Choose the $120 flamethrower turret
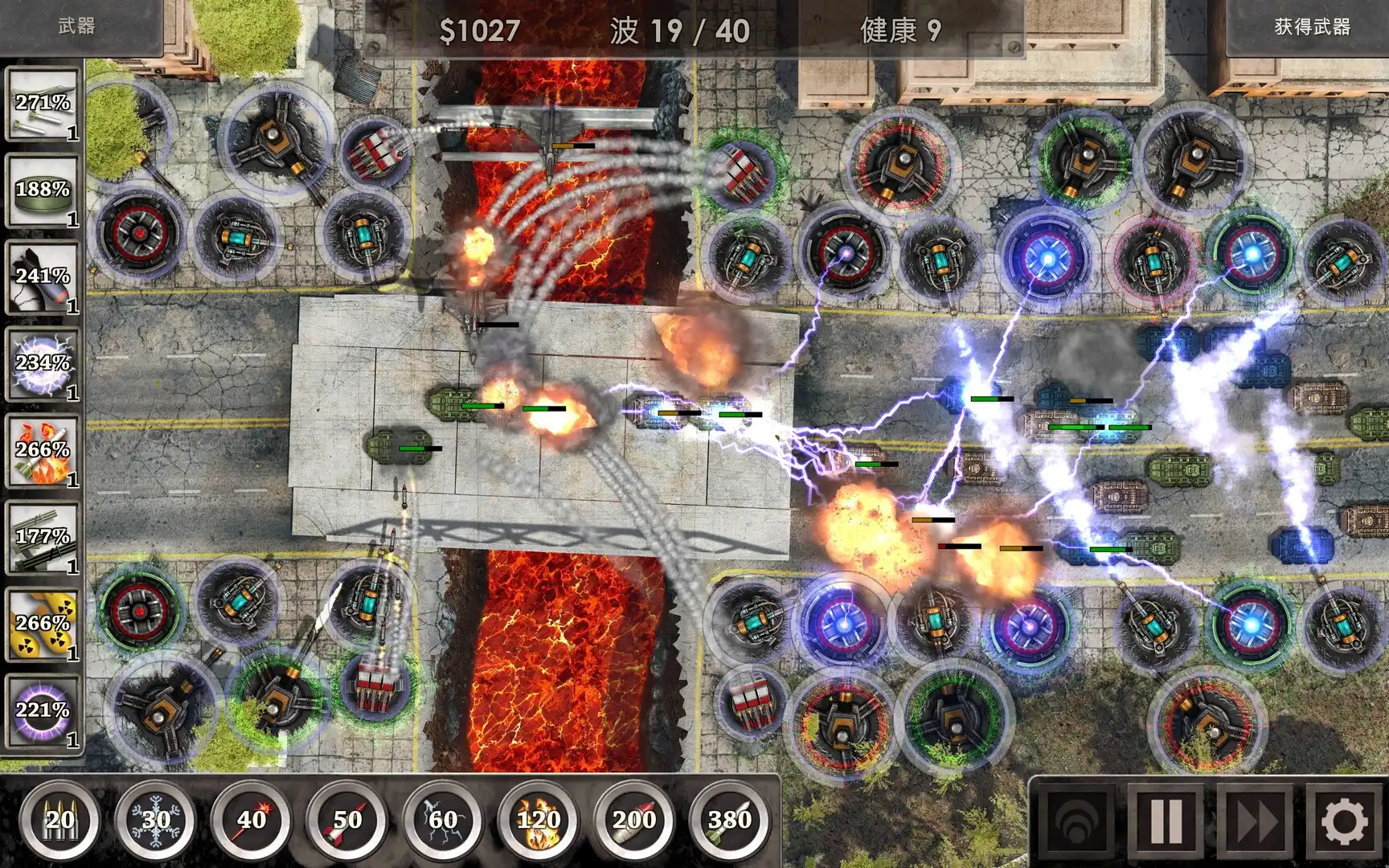This screenshot has width=1389, height=868. (x=540, y=820)
